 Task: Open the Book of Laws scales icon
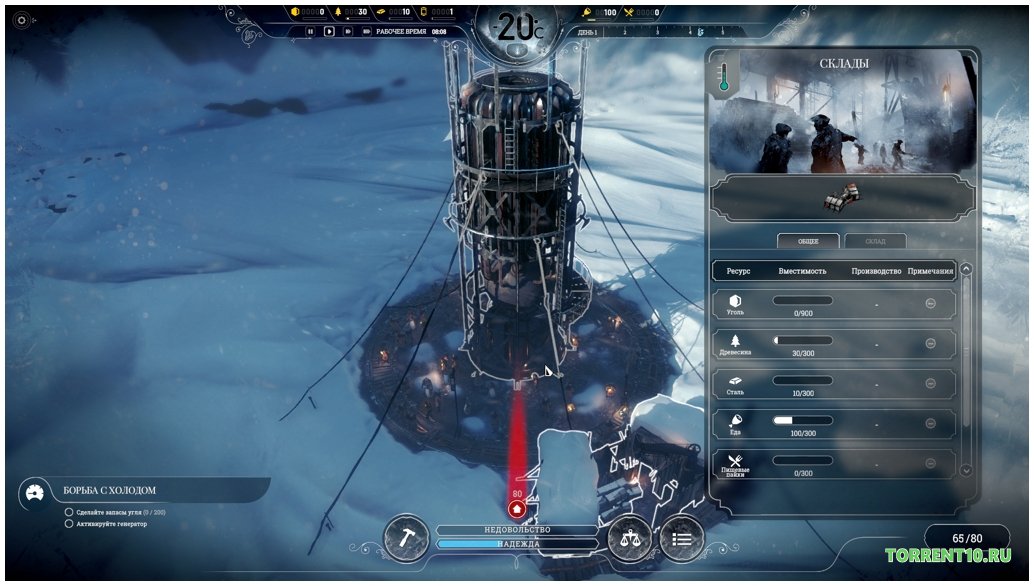tap(630, 538)
